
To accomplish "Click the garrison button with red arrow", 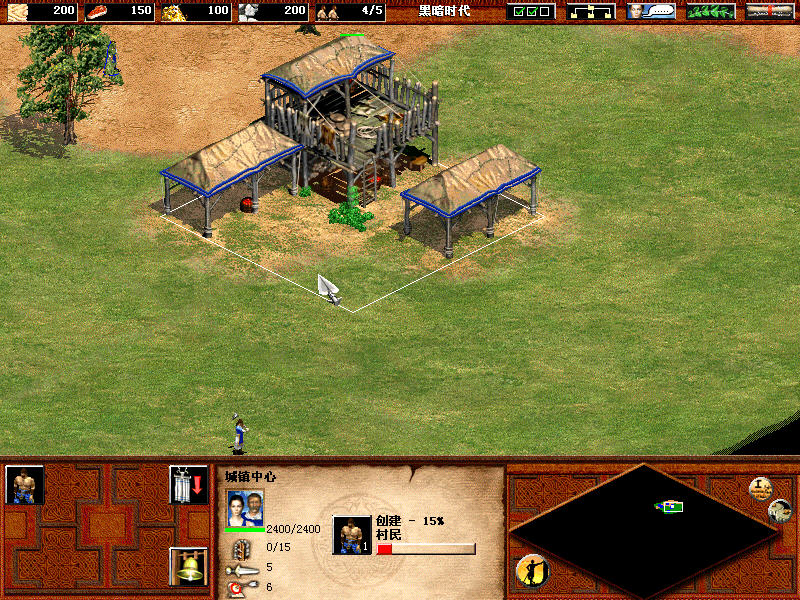I will pos(185,485).
